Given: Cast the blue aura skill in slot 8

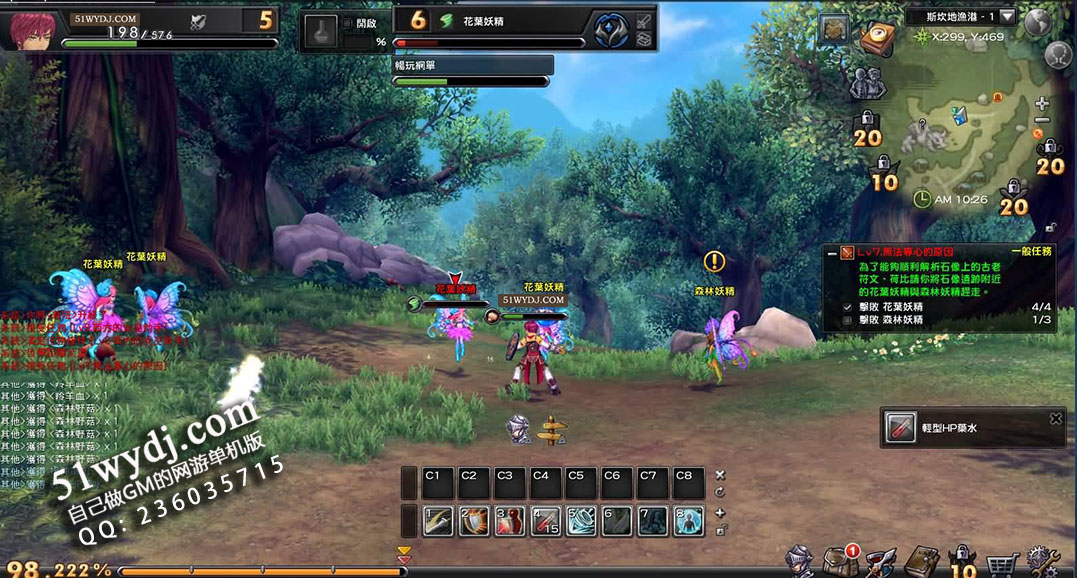Looking at the screenshot, I should [688, 520].
